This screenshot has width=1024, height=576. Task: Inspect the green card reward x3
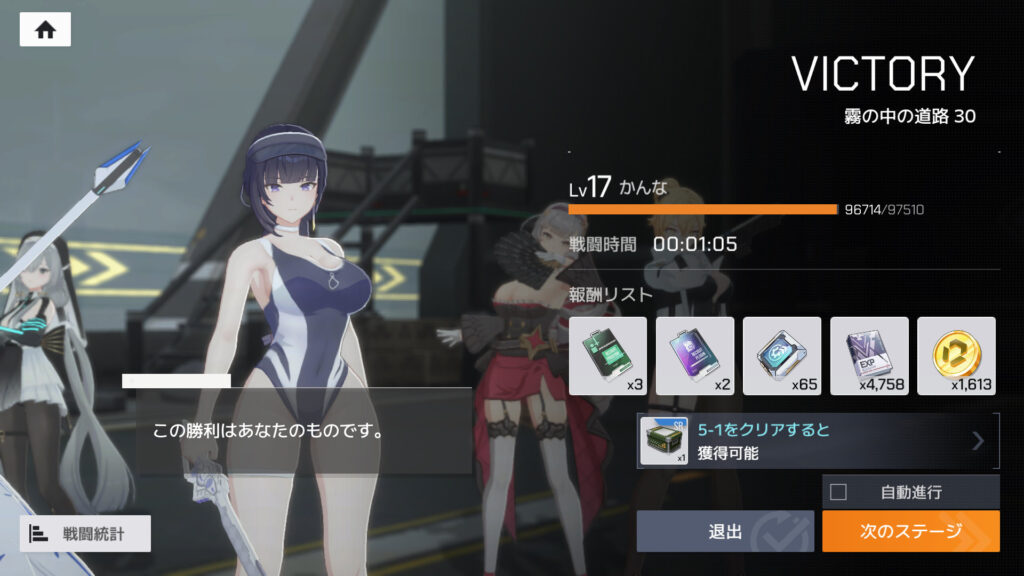tap(608, 355)
